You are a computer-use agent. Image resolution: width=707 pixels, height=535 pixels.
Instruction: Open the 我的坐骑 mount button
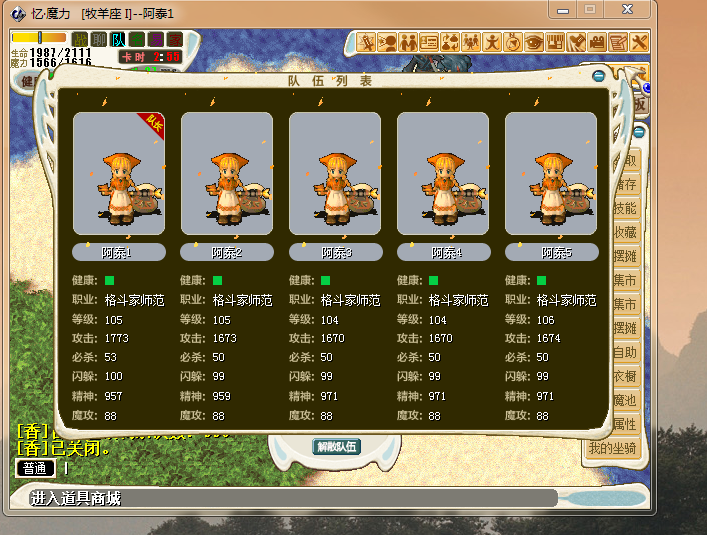[612, 447]
